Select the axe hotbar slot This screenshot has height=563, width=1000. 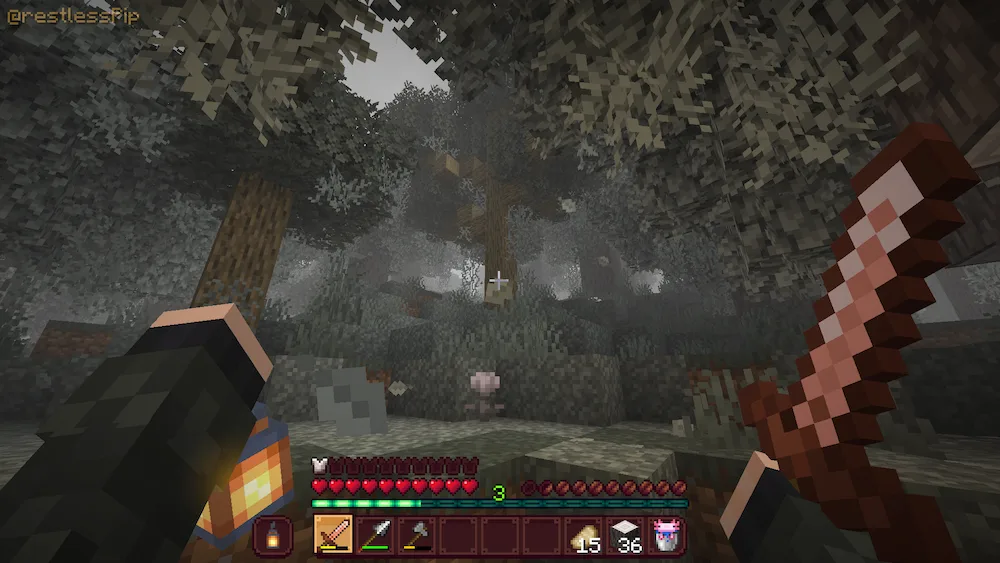[416, 535]
